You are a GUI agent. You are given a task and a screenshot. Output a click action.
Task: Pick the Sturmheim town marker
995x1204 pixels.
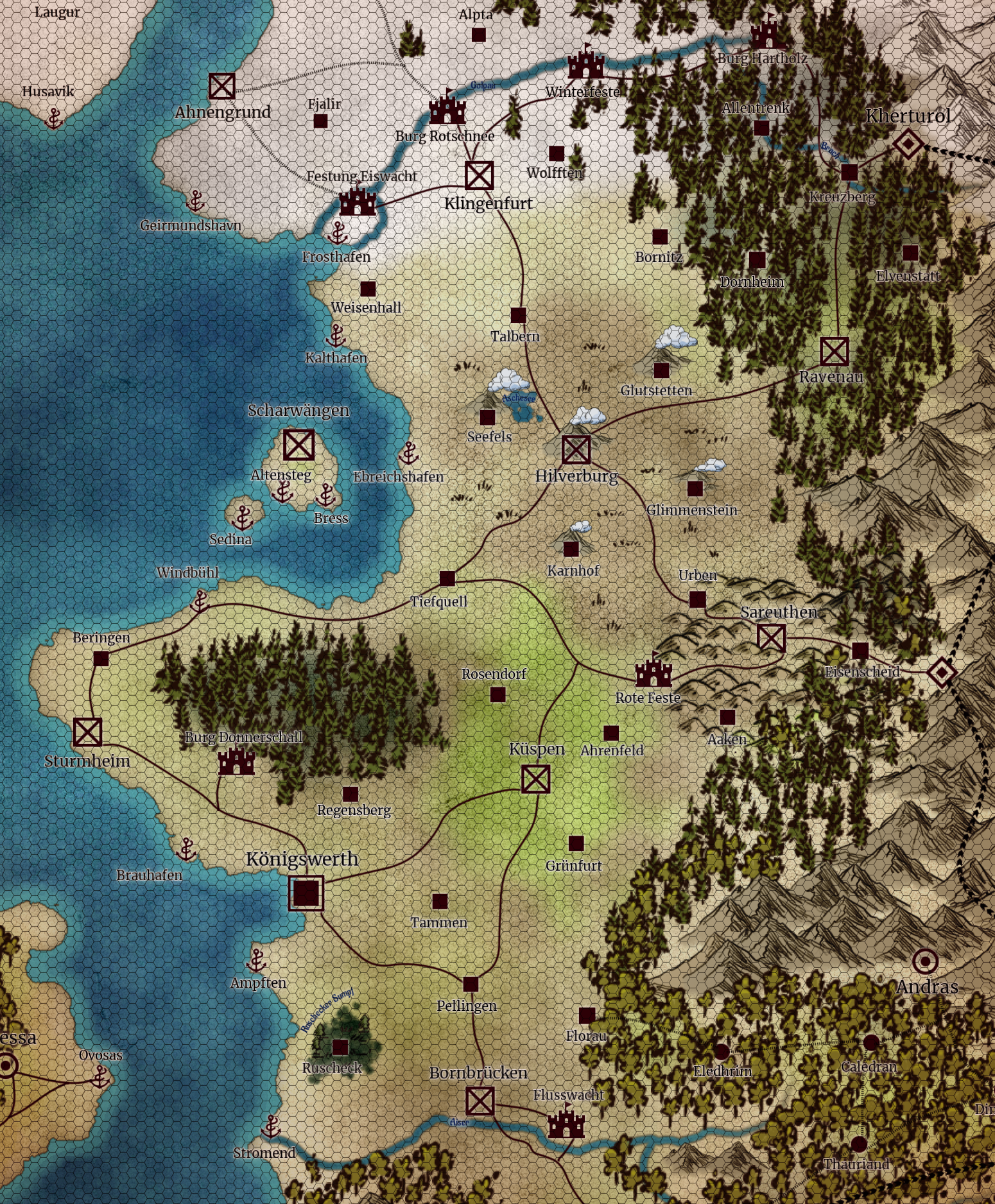point(88,732)
